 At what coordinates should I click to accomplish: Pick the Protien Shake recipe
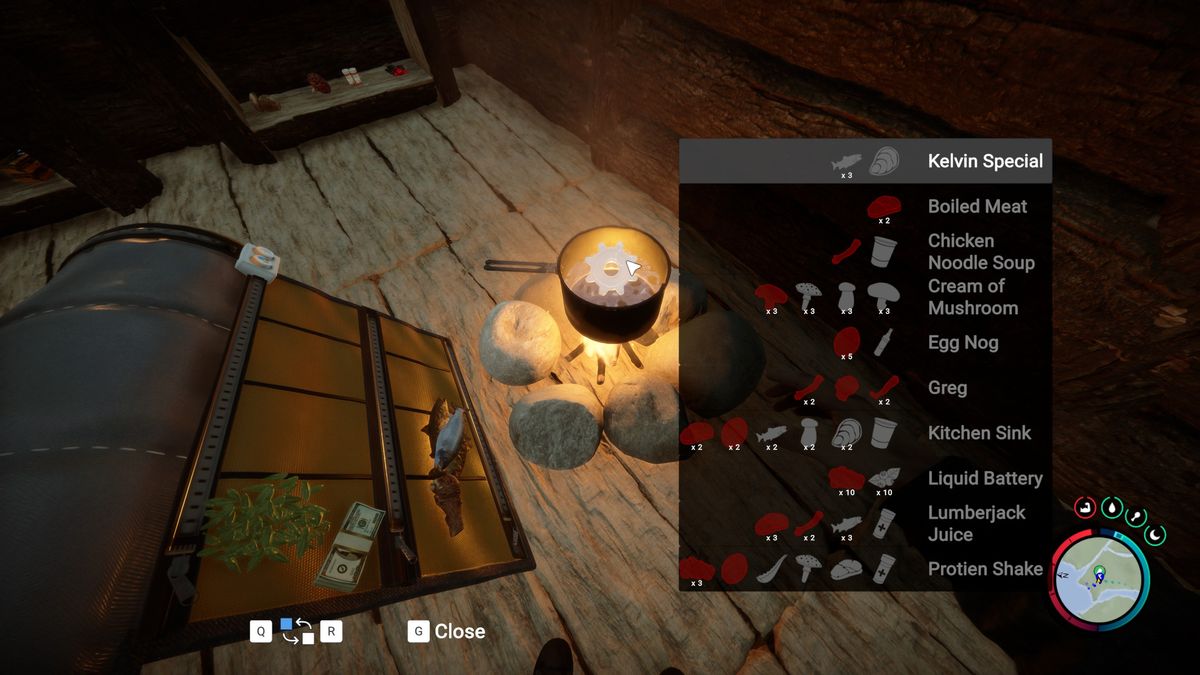pyautogui.click(x=984, y=568)
